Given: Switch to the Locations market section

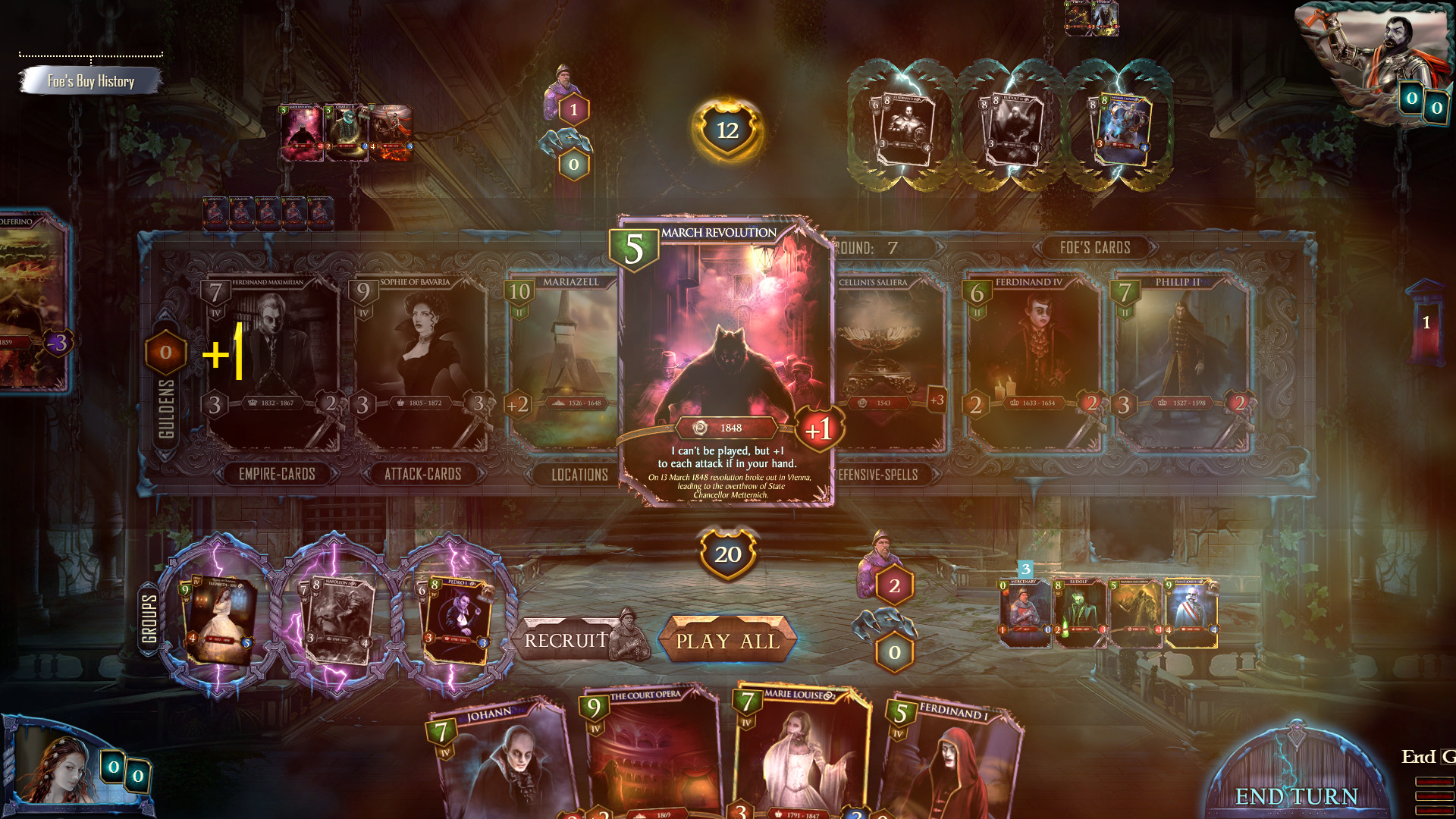Looking at the screenshot, I should click(579, 475).
